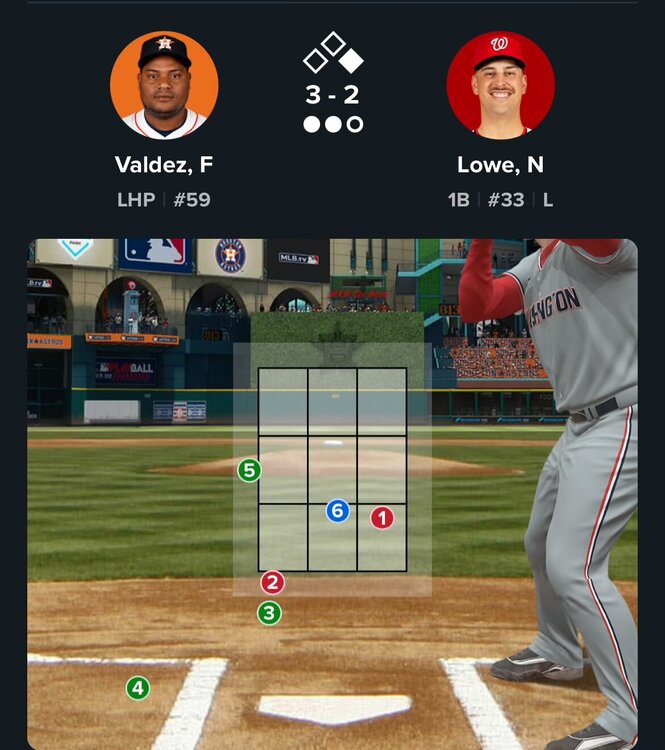Show details for red pitch marker 2
The width and height of the screenshot is (665, 750).
tap(272, 583)
